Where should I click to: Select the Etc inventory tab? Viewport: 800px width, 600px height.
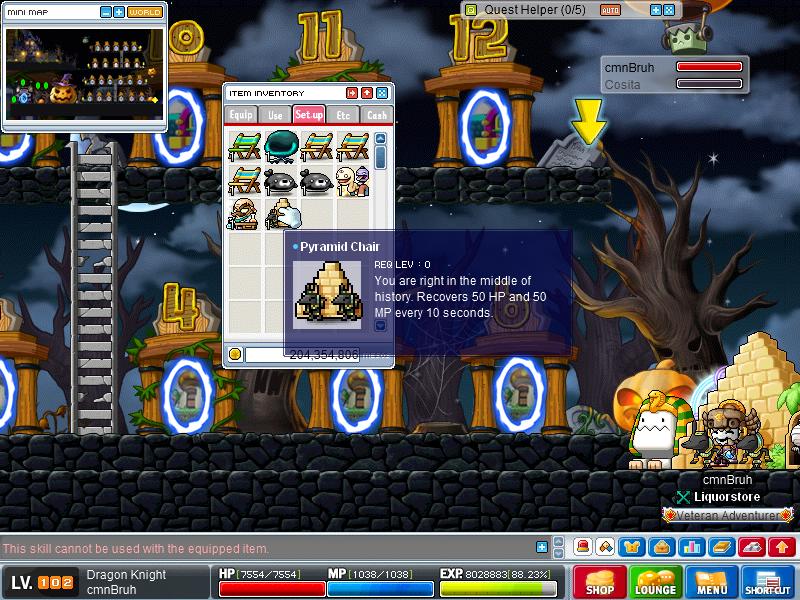343,115
